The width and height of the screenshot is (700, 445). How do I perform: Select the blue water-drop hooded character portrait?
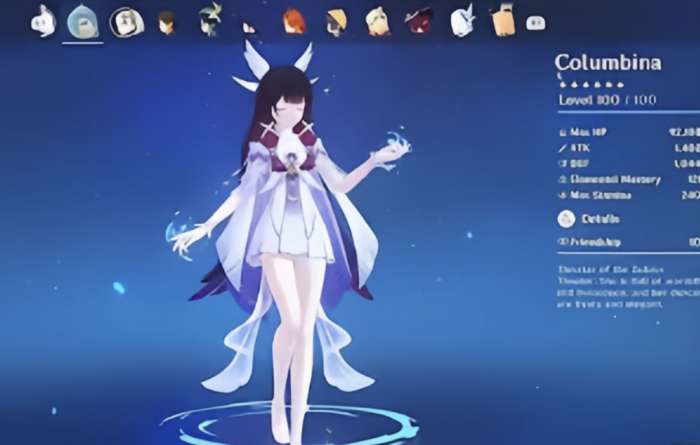(82, 20)
